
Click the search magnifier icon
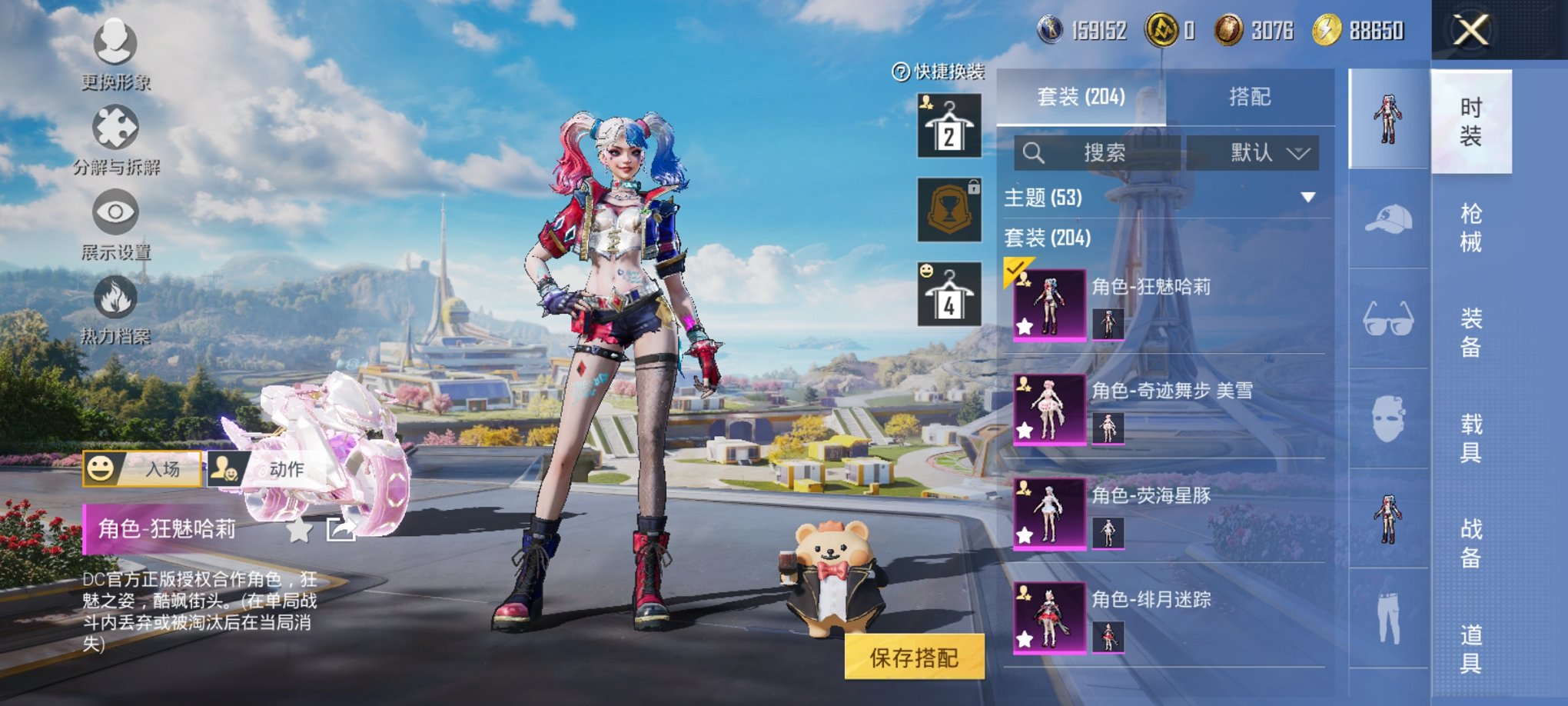[x=1035, y=152]
